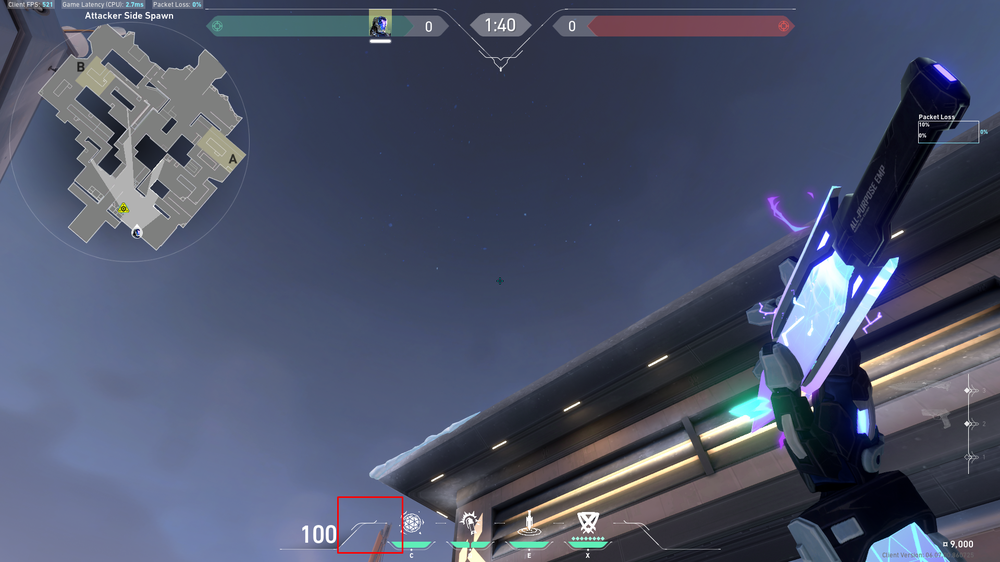Select the FLASH/drive ability icon

tap(471, 522)
